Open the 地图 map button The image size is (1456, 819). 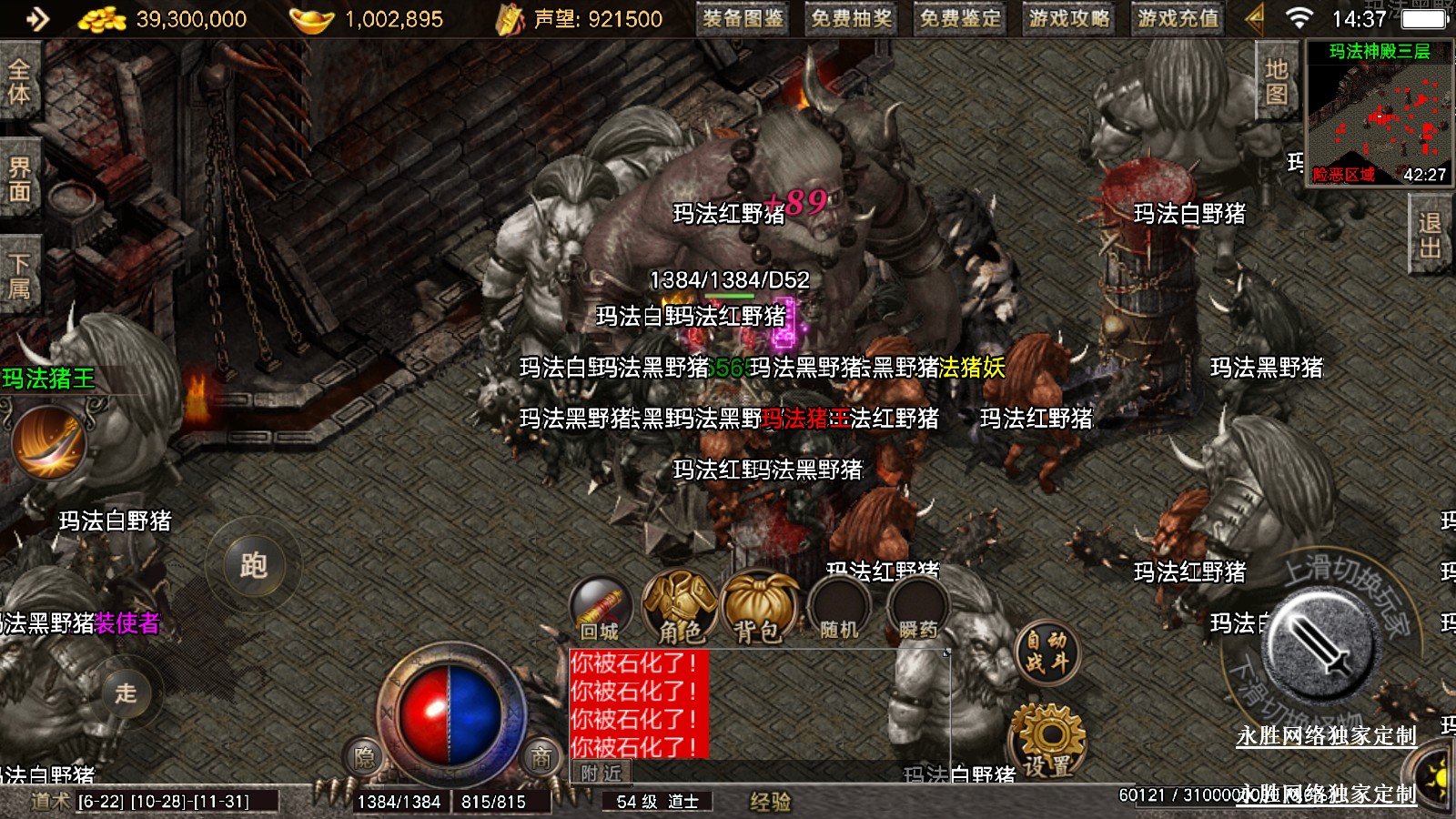1276,82
